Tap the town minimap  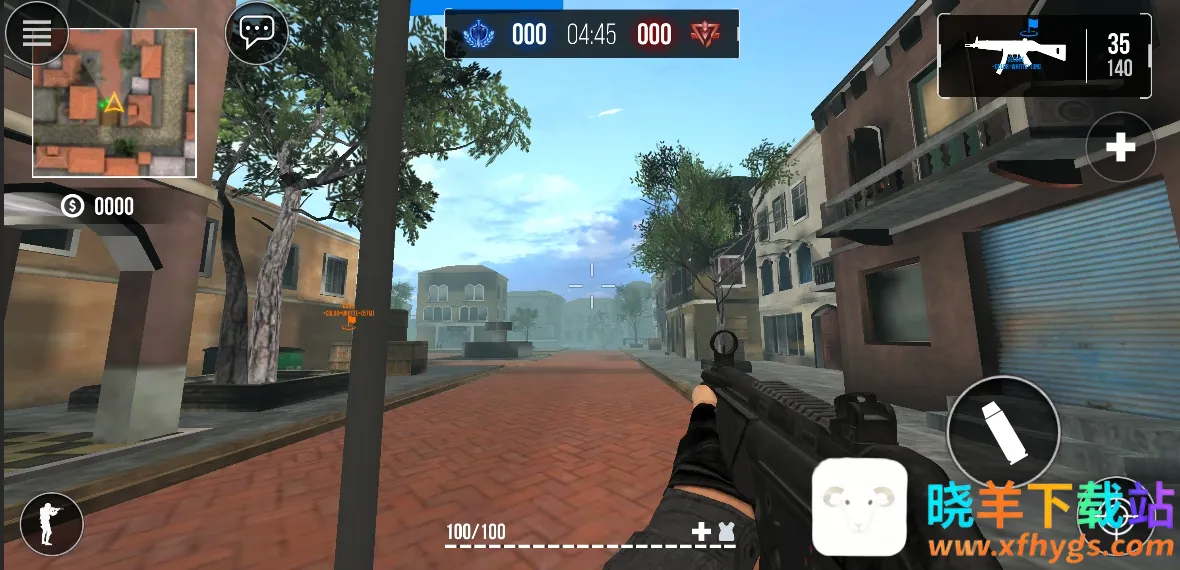coord(114,103)
